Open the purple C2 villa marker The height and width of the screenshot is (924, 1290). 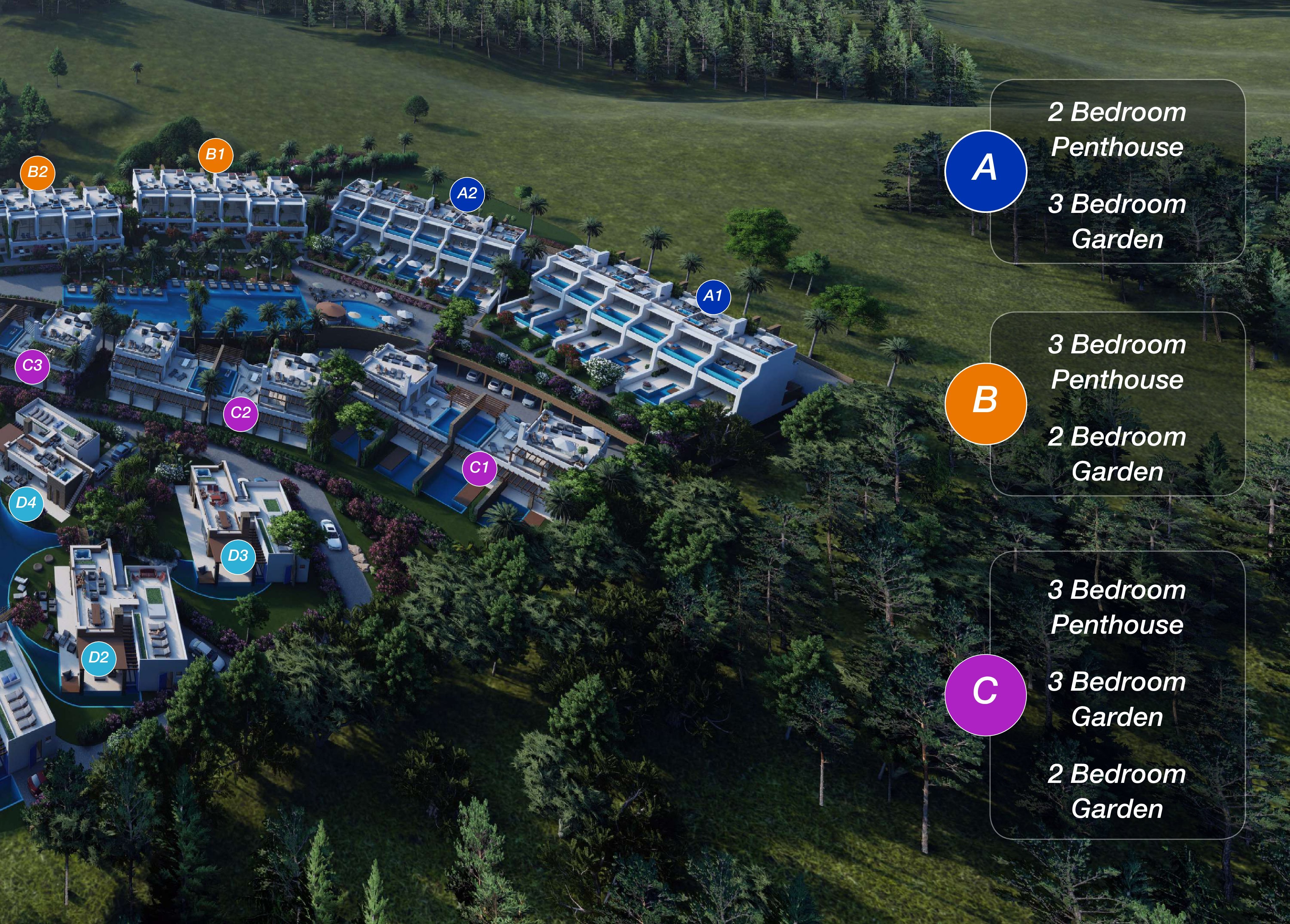(x=241, y=413)
